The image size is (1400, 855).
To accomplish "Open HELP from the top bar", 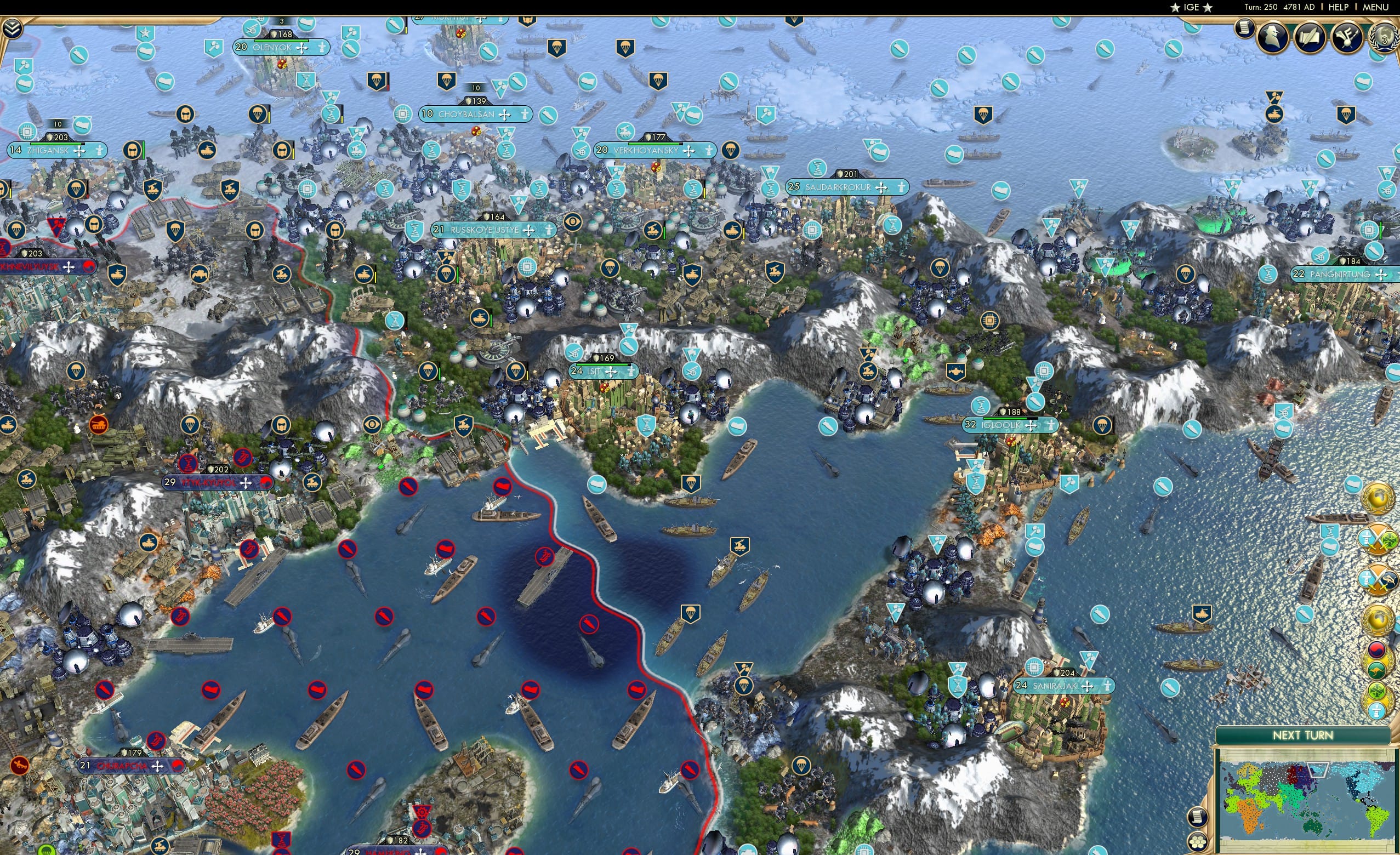I will [1339, 7].
